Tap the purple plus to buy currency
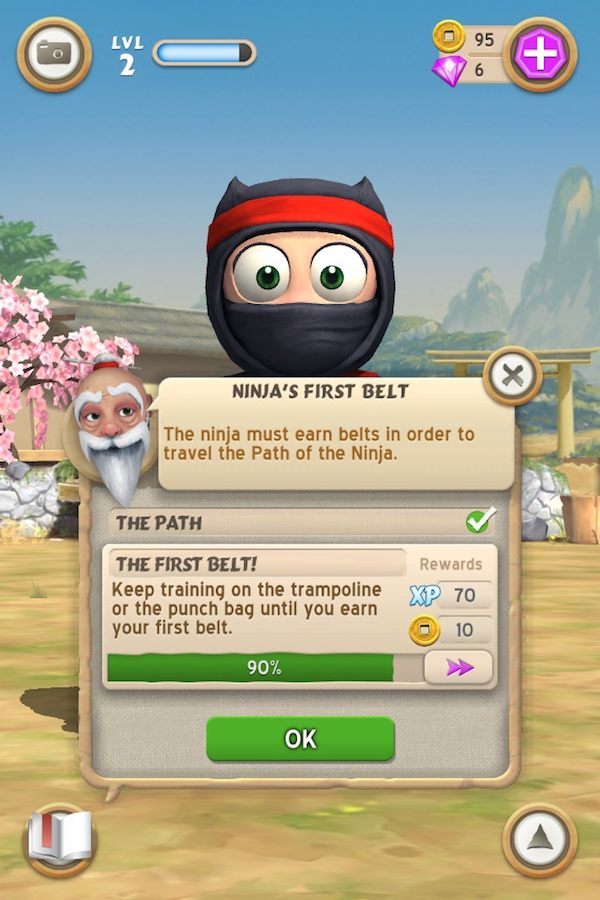This screenshot has height=900, width=600. pyautogui.click(x=540, y=55)
